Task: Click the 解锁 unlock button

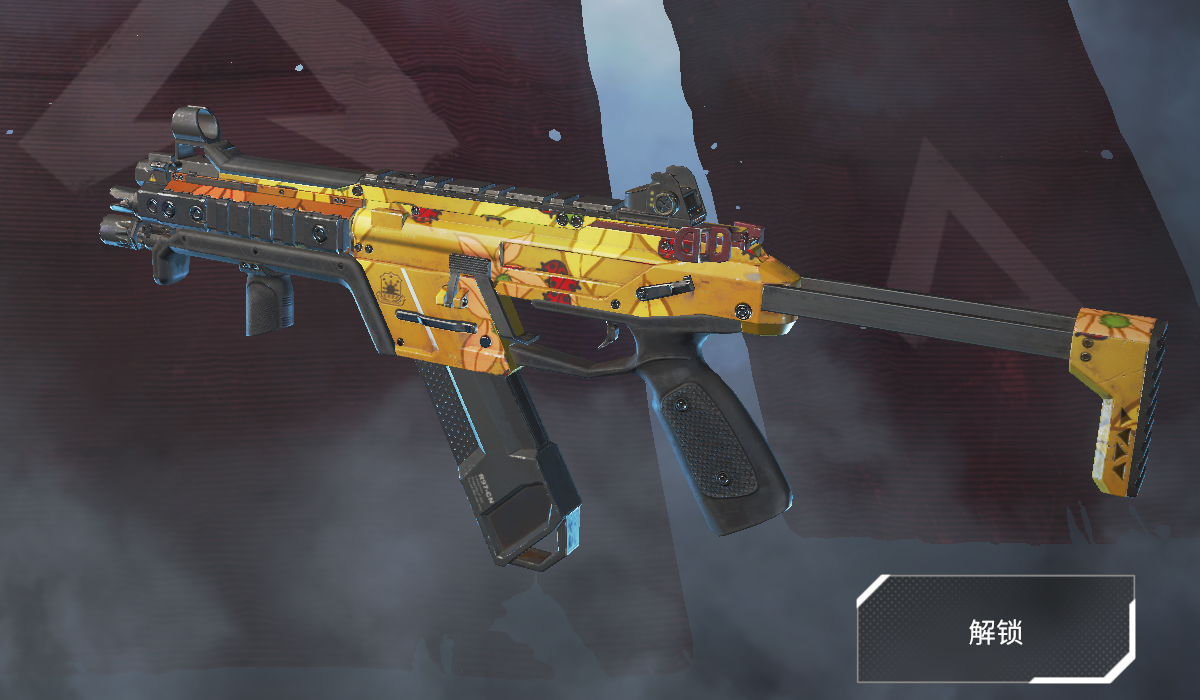Action: (x=995, y=630)
